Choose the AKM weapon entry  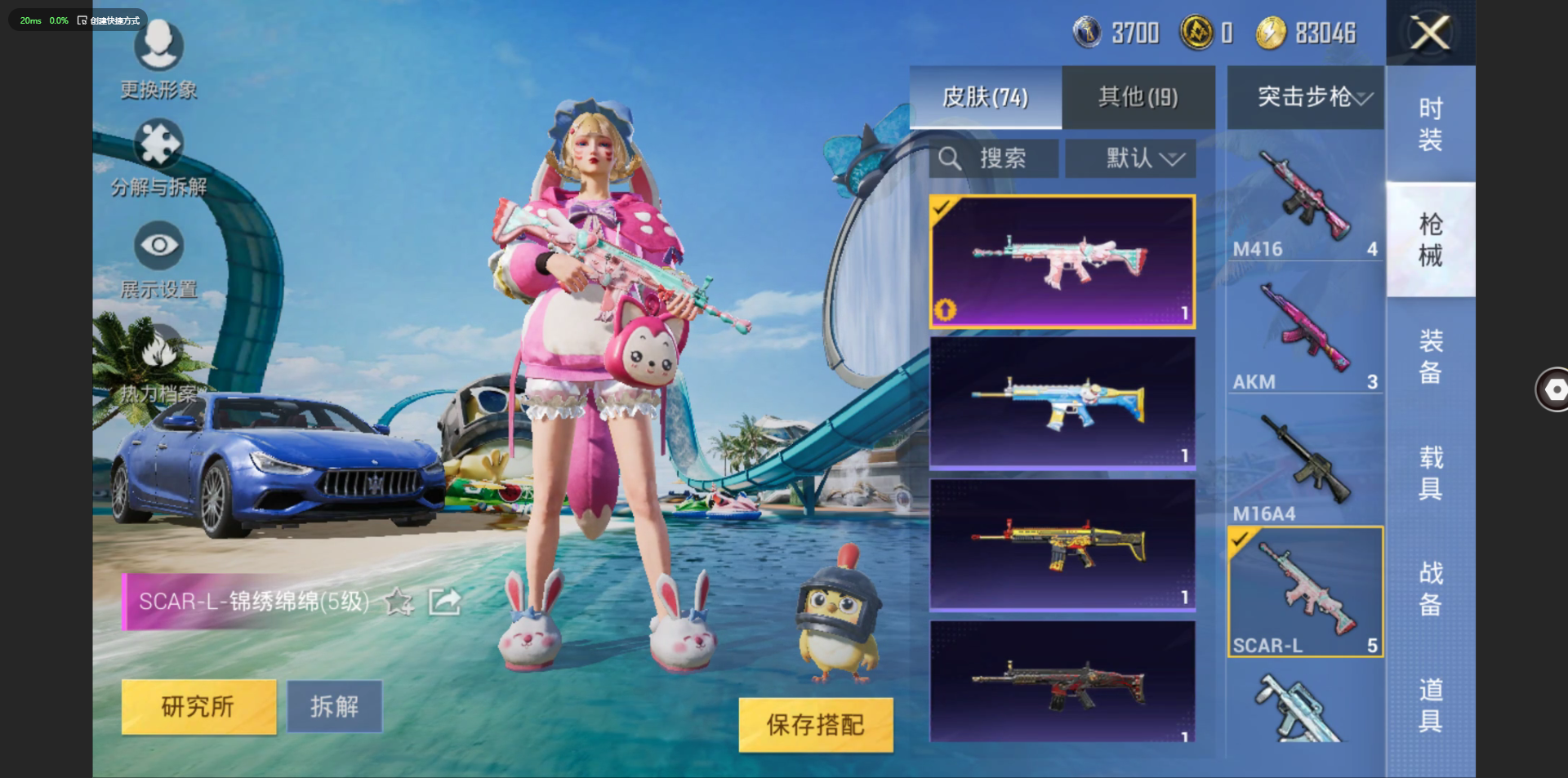(1304, 333)
